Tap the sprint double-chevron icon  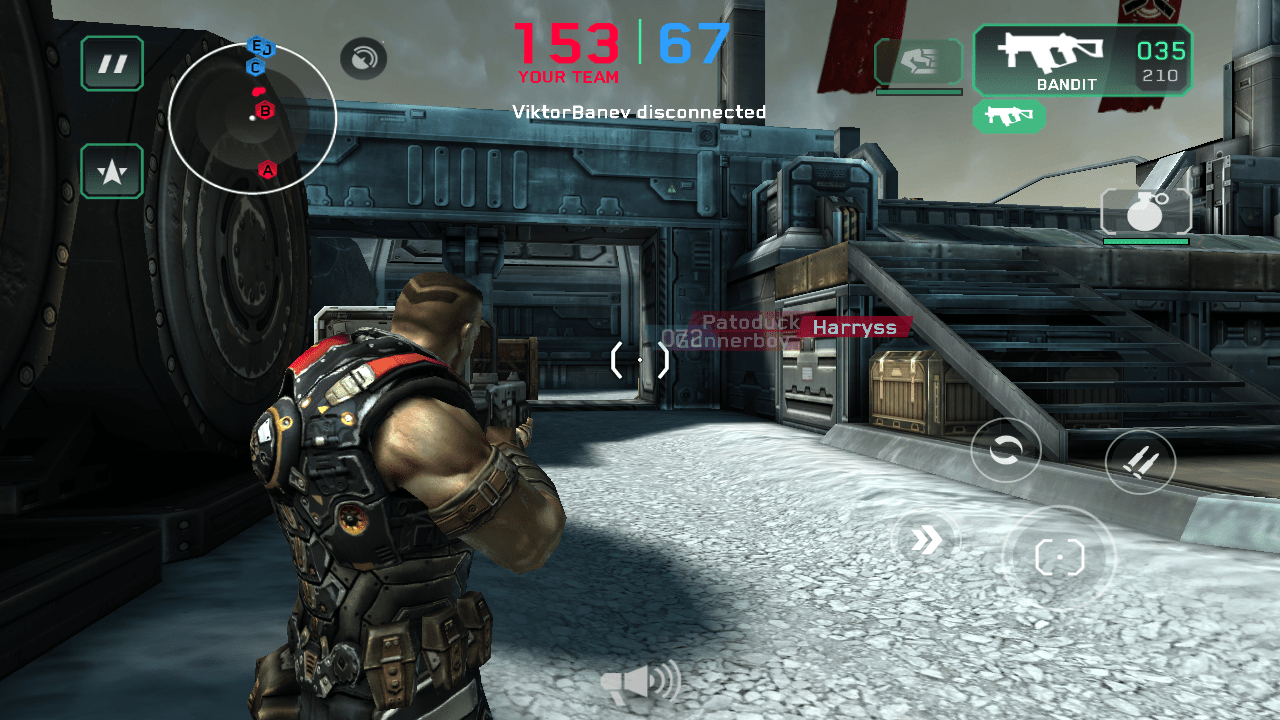coord(928,540)
